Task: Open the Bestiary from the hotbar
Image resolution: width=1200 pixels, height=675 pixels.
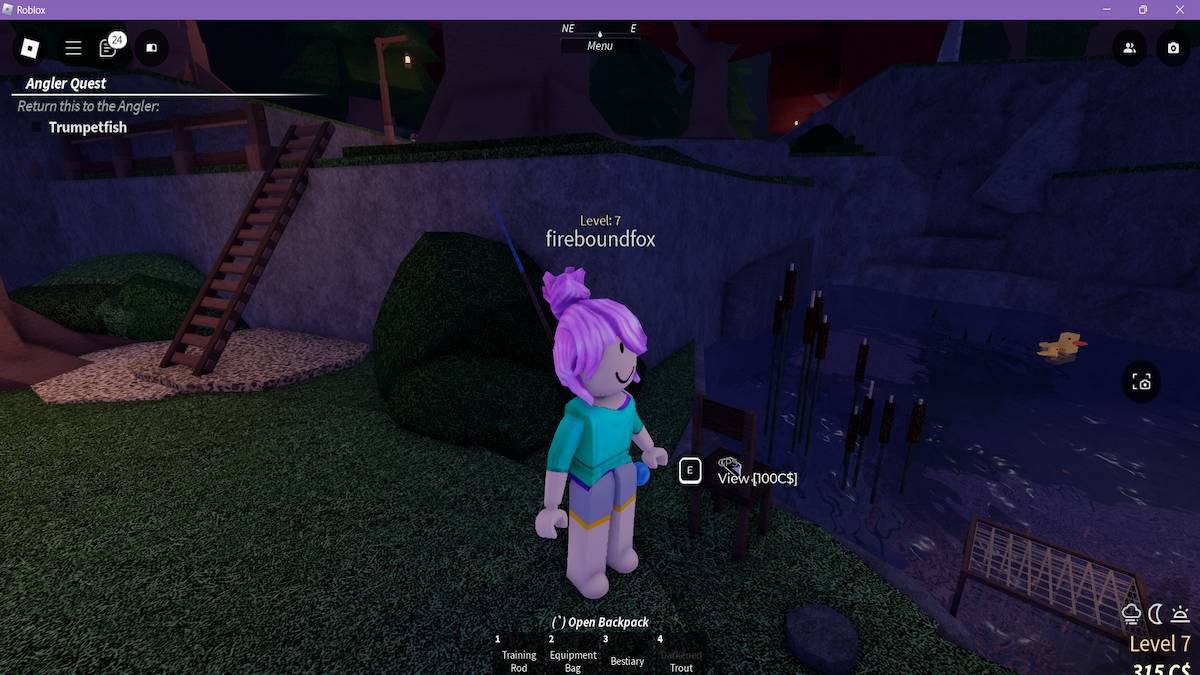Action: (627, 657)
